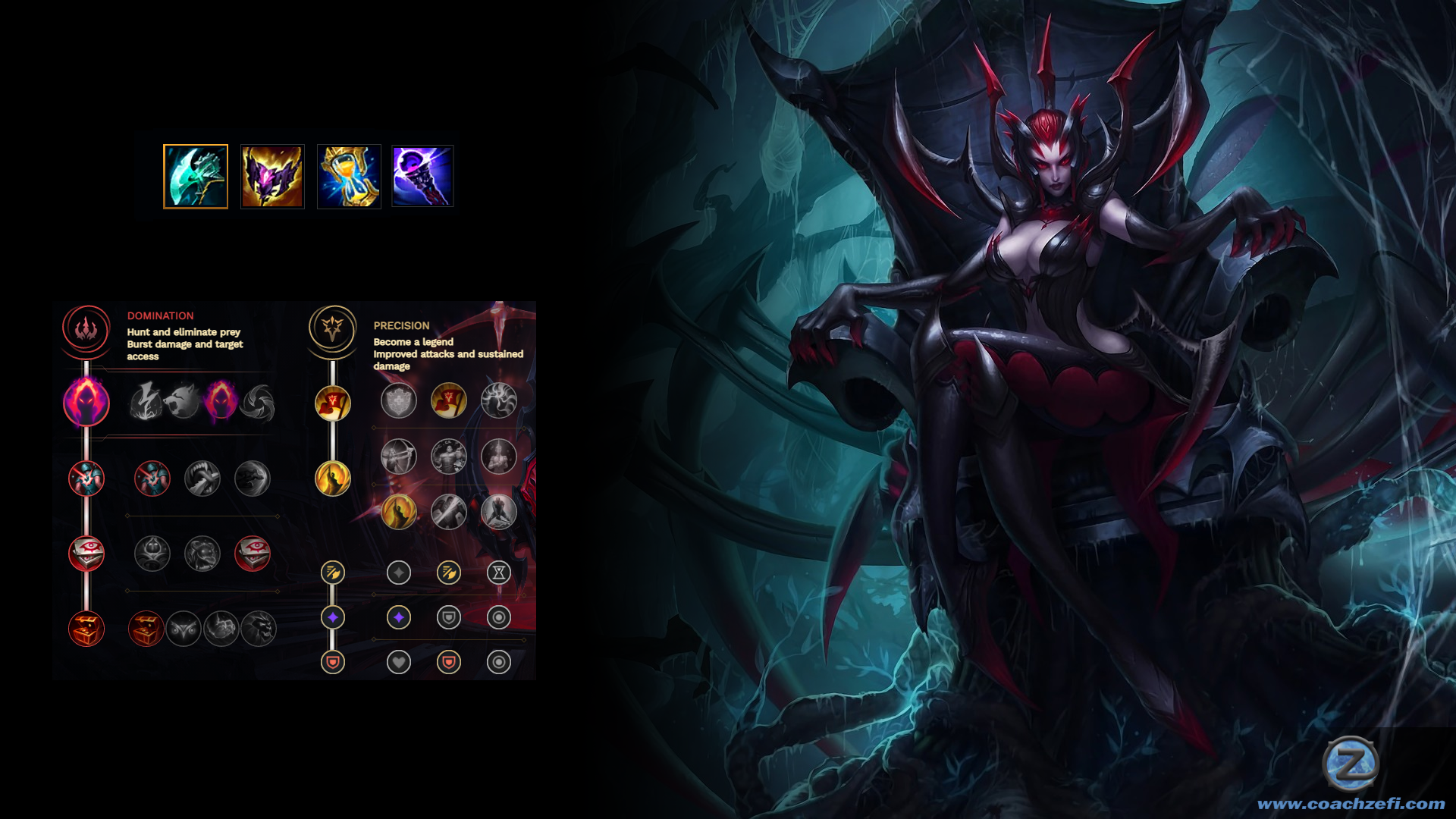Choose the Overheal shield rune

pyautogui.click(x=399, y=401)
